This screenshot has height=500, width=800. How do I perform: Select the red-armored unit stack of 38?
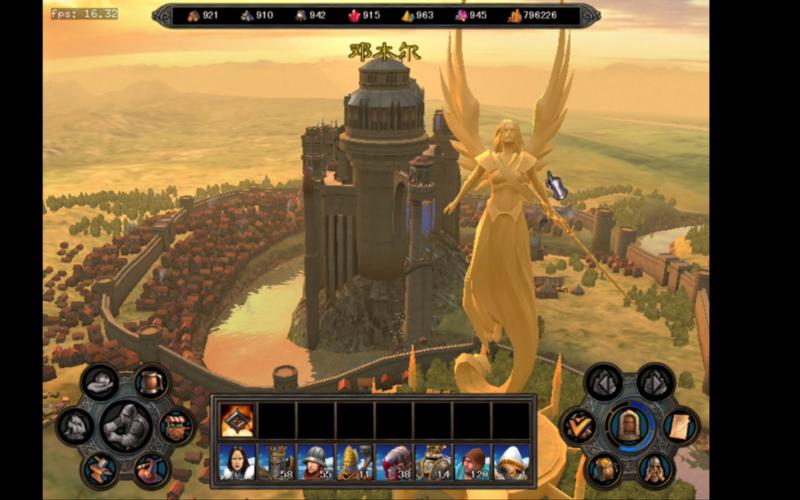(393, 461)
